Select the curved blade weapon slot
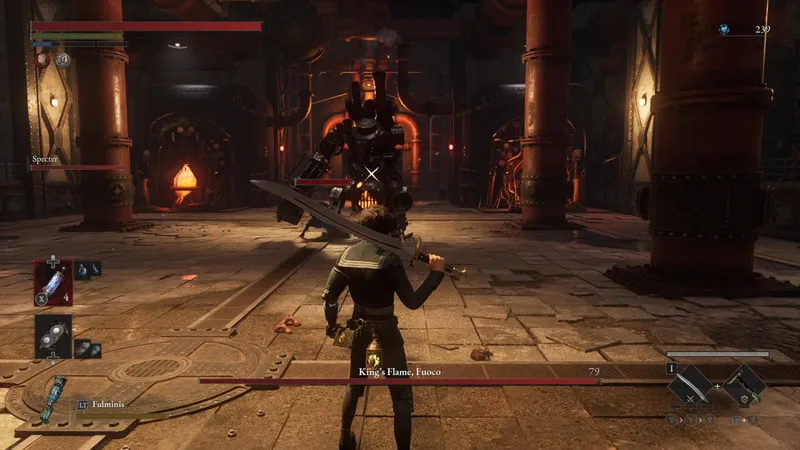Viewport: 800px width, 450px height. (691, 385)
